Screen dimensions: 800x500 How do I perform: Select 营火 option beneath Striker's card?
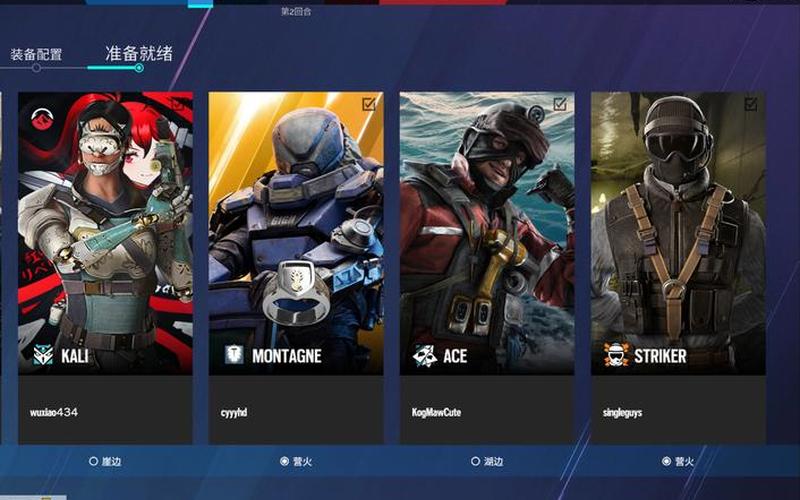[678, 461]
